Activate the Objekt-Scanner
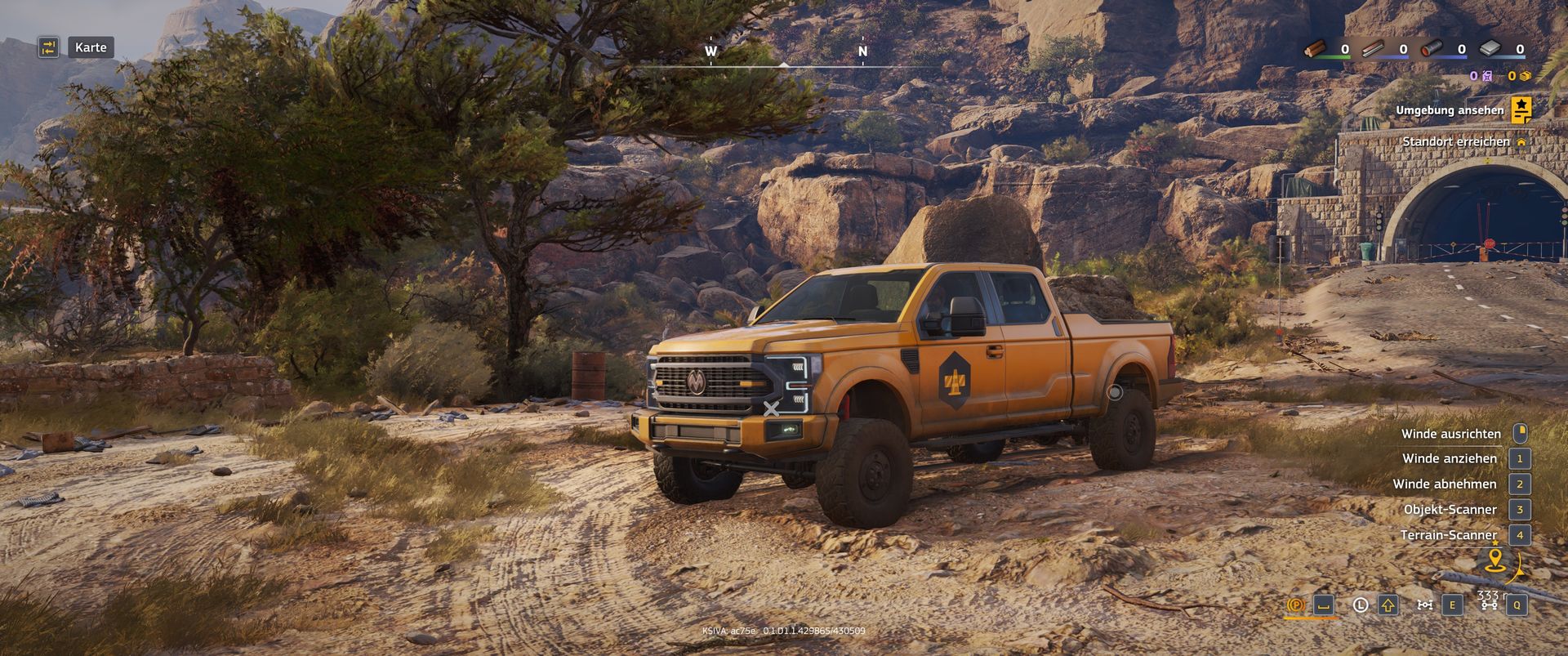Screen dimensions: 1568x656 1450,510
